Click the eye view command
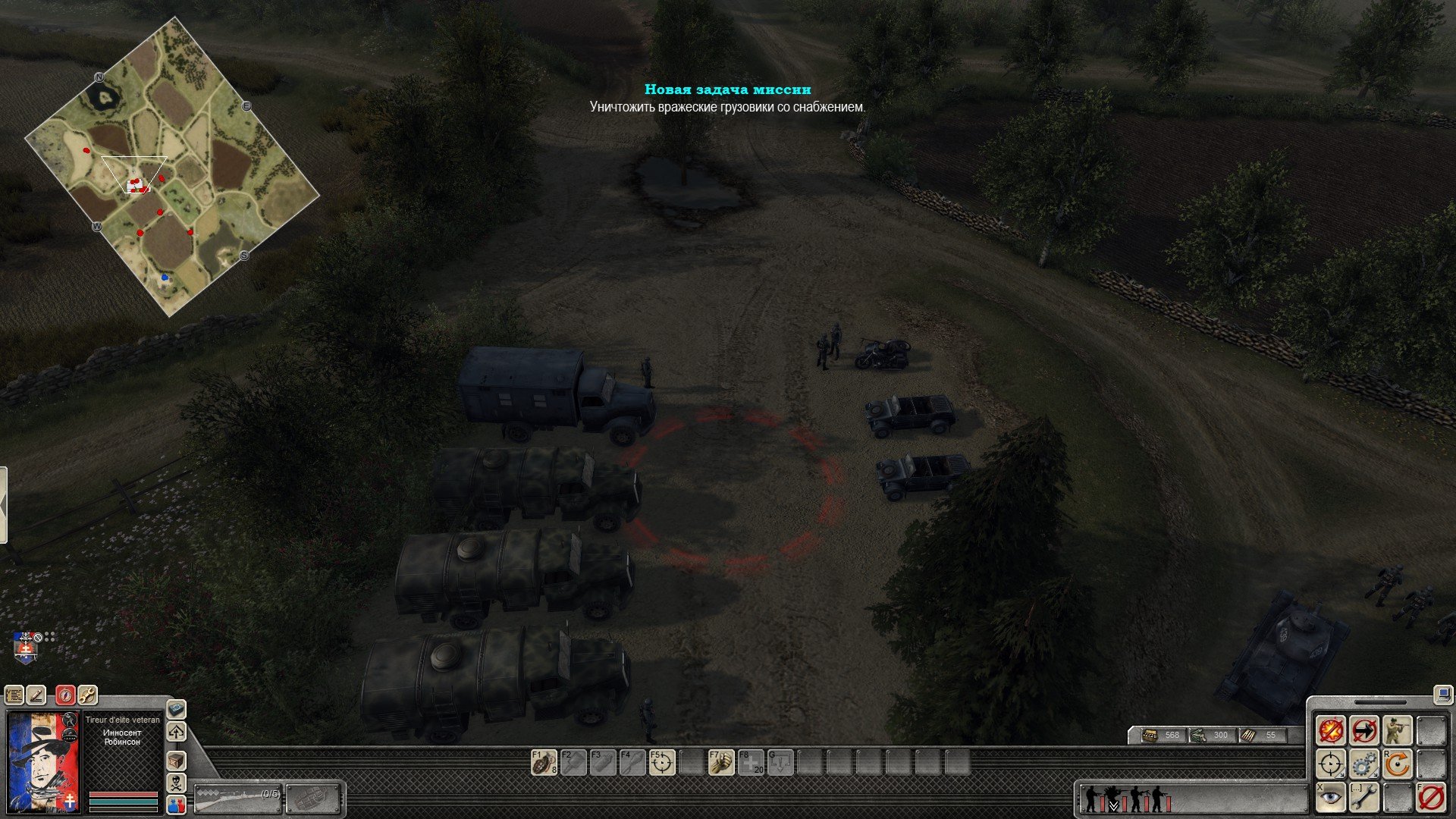Viewport: 1456px width, 819px height. 1331,798
